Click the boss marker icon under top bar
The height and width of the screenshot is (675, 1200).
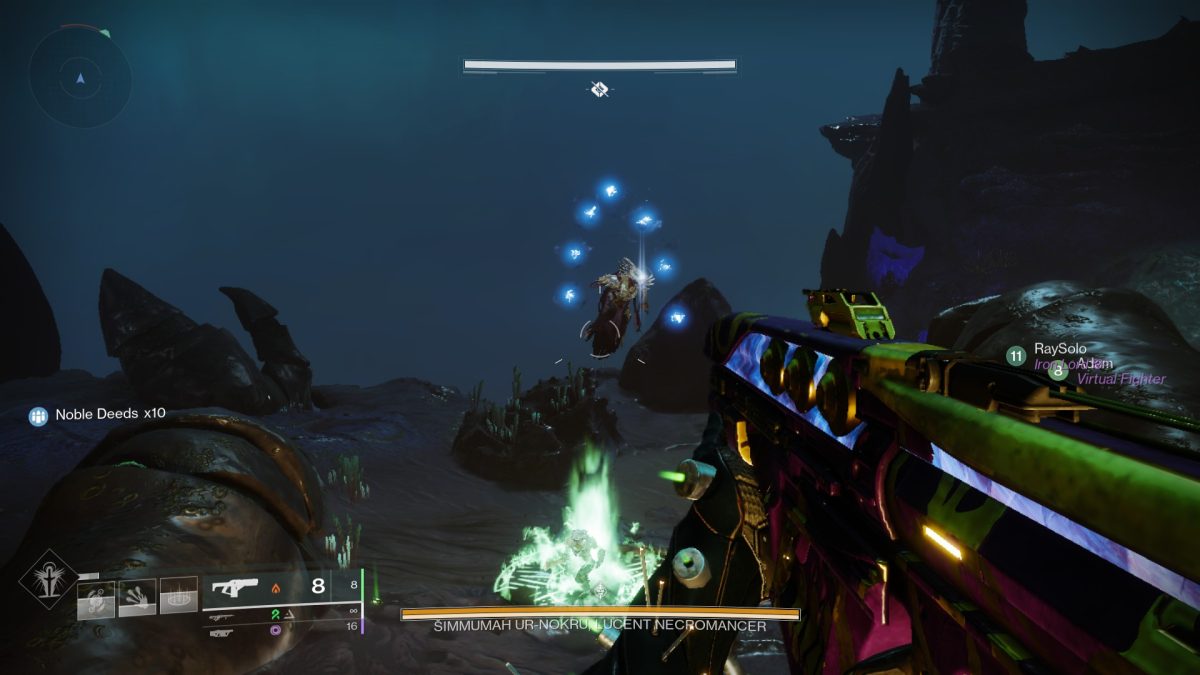click(x=599, y=90)
